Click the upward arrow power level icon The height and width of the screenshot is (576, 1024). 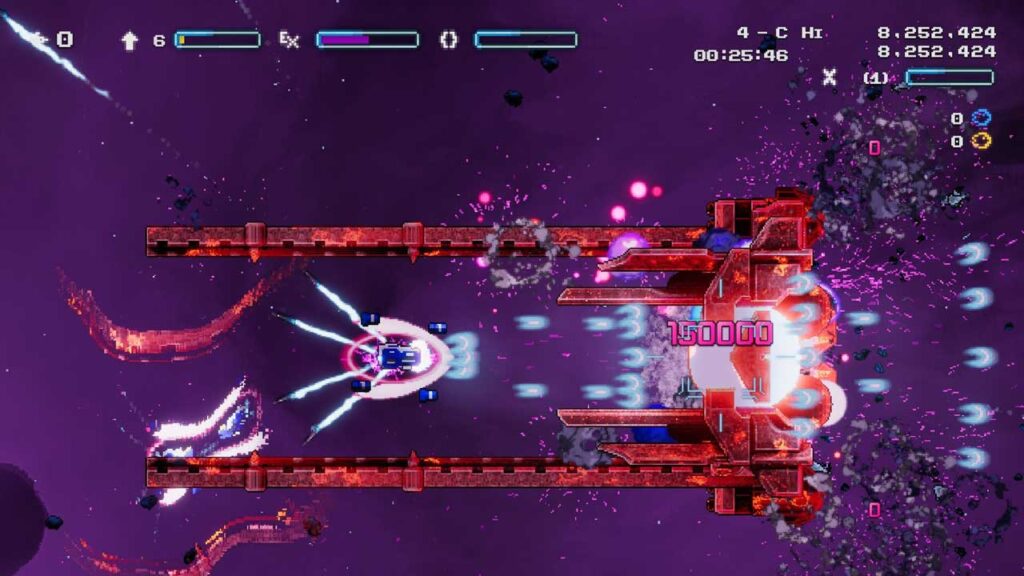[129, 40]
